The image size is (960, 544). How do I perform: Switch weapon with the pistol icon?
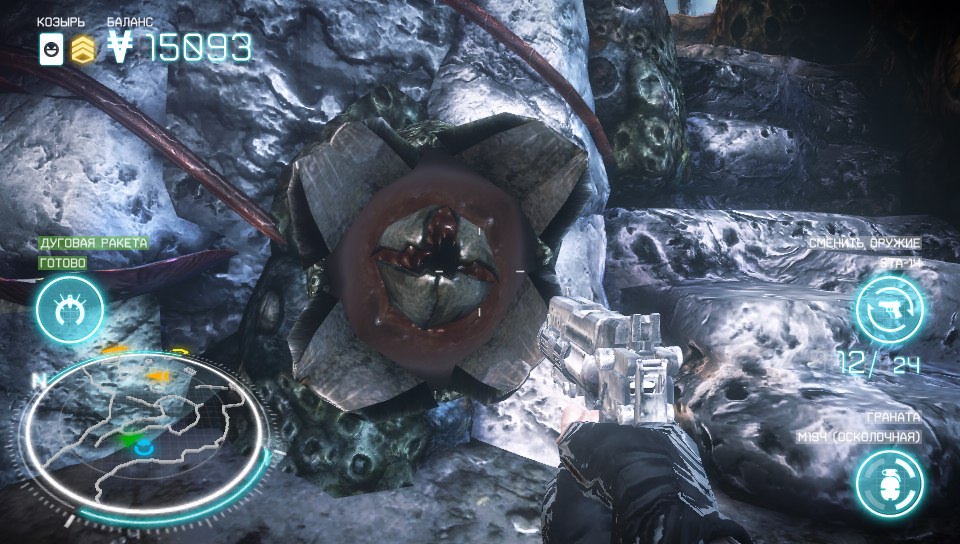tap(889, 309)
